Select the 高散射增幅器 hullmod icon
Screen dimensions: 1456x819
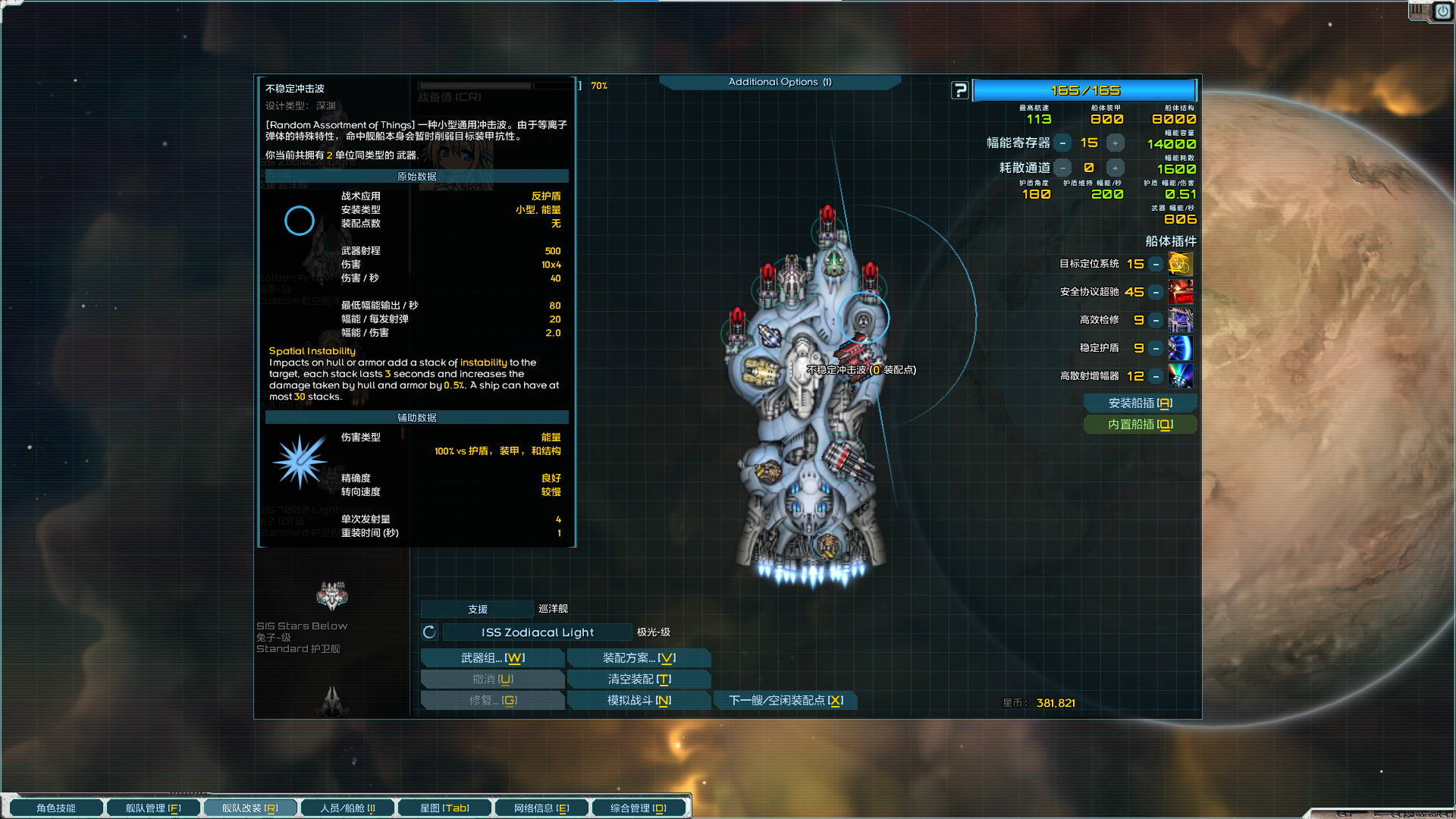[x=1180, y=376]
